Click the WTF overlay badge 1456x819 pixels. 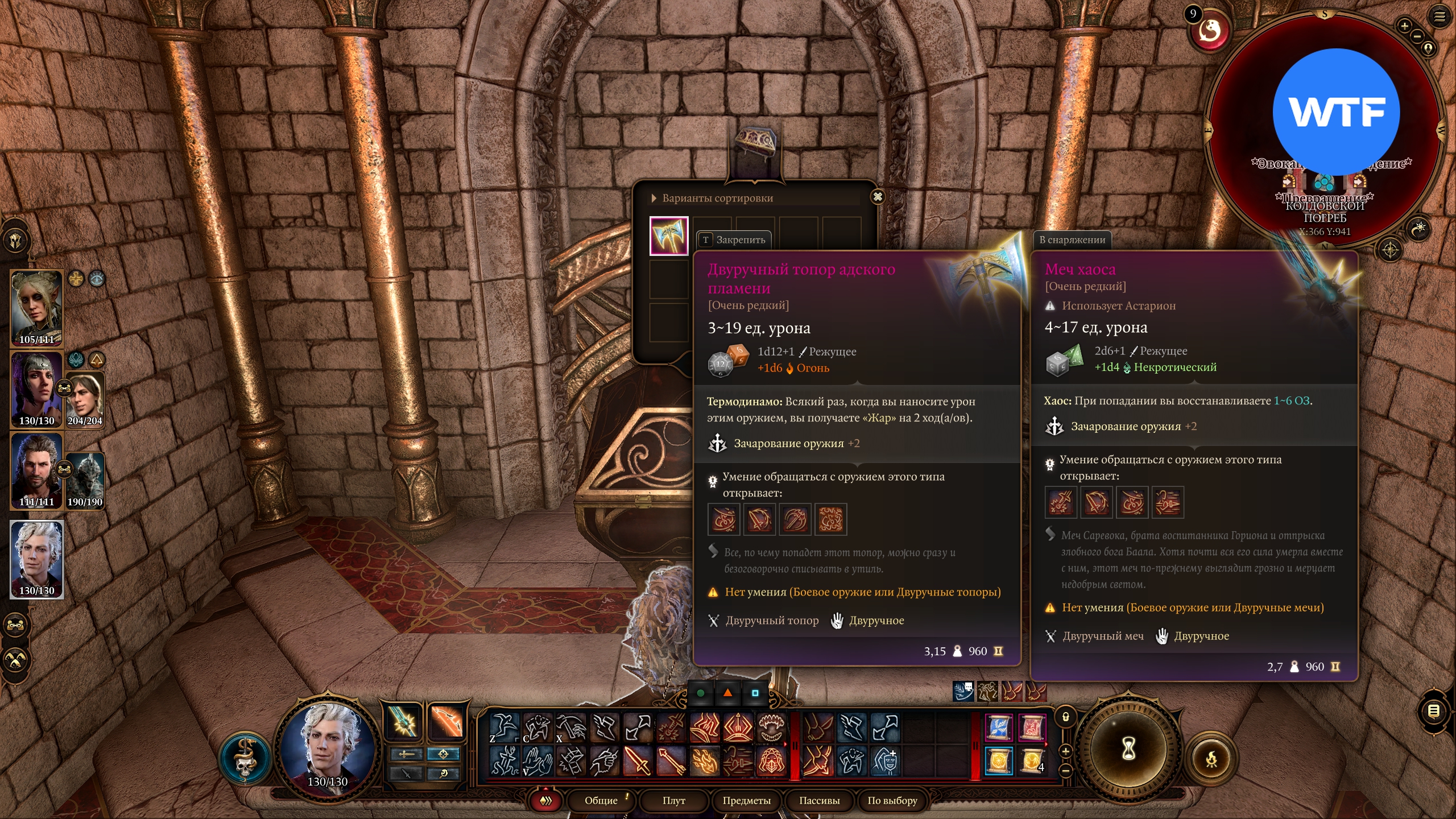[x=1336, y=111]
